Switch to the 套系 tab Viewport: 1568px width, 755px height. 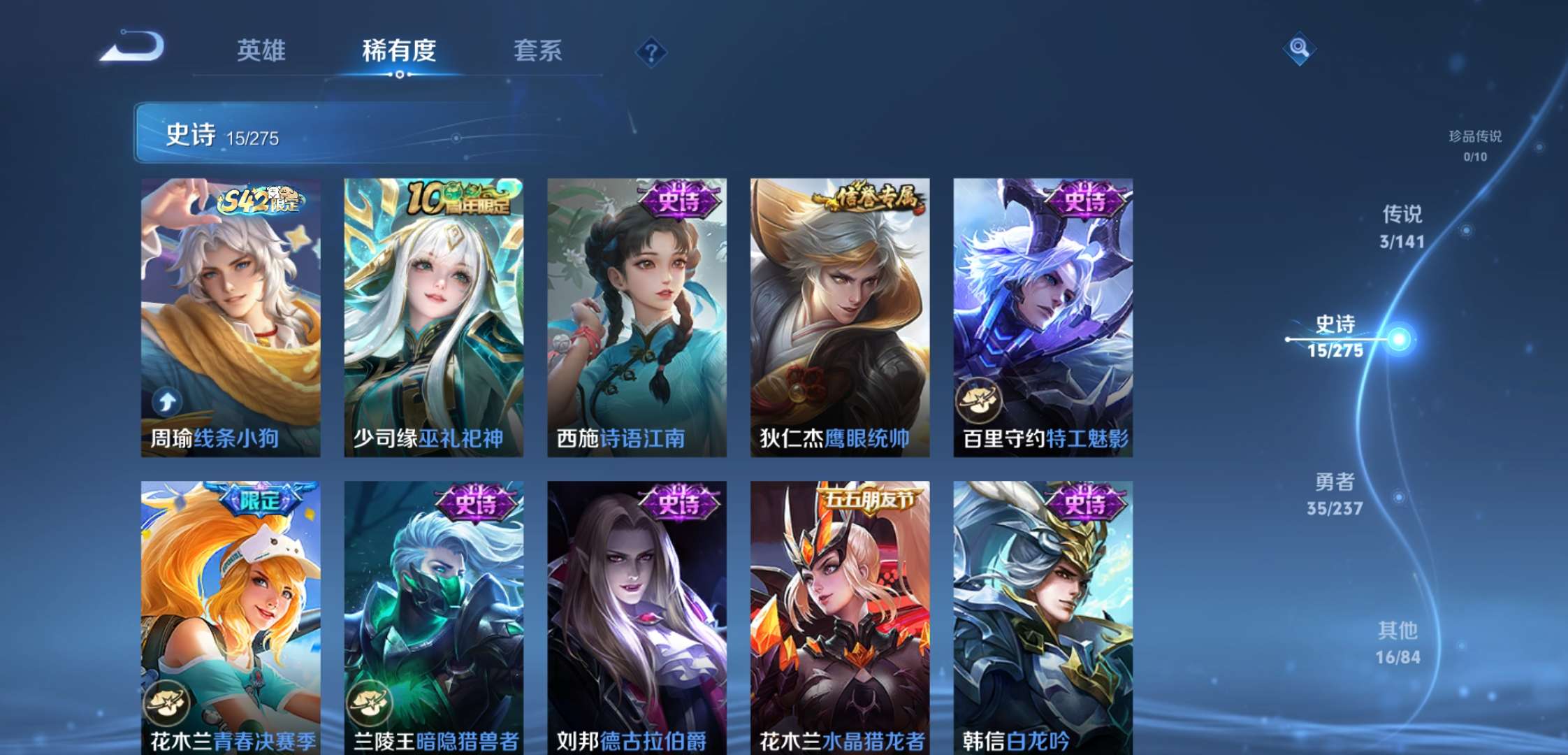point(538,51)
